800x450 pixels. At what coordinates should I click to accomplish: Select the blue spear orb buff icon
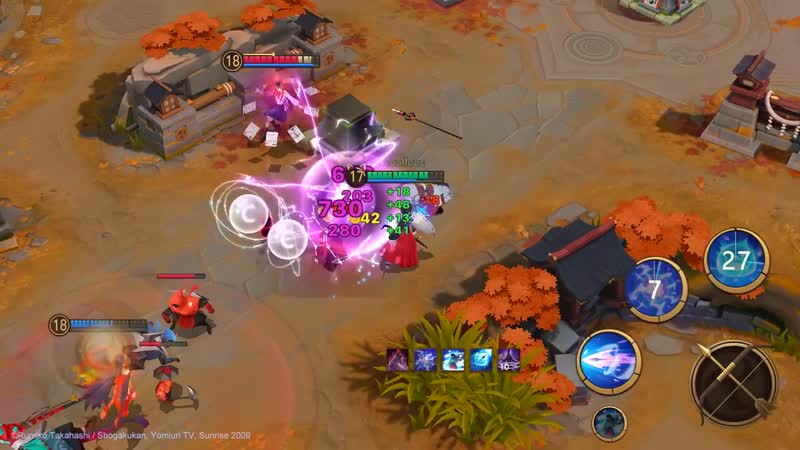pos(482,361)
